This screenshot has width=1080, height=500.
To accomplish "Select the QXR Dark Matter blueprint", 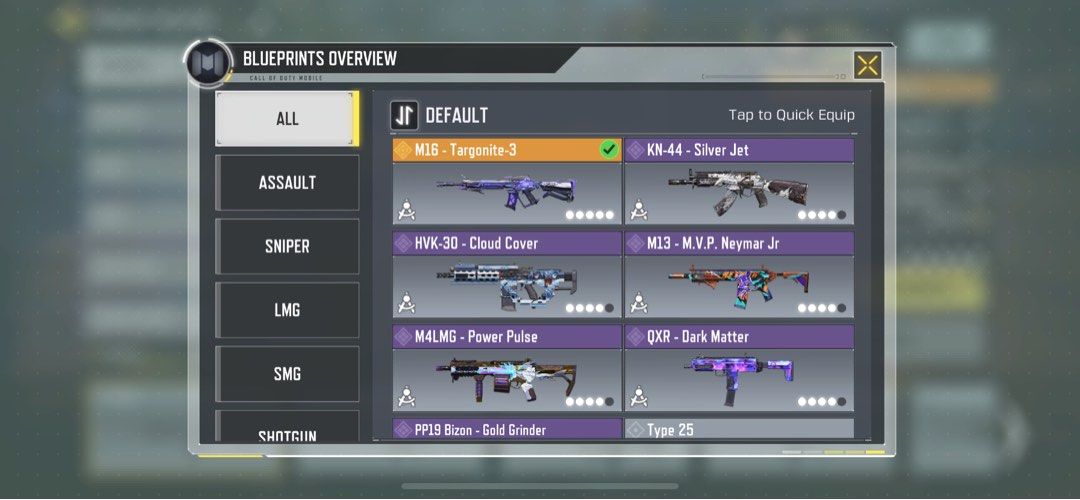I will 739,369.
